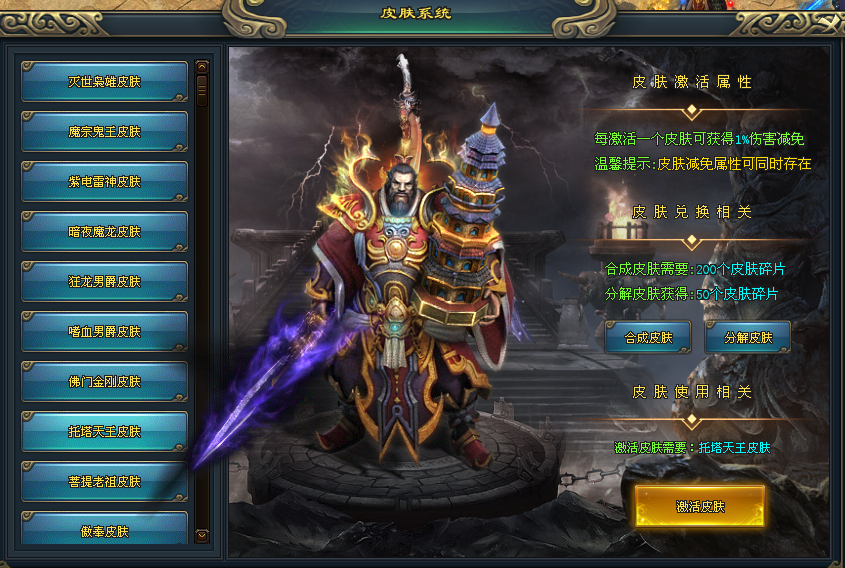Image resolution: width=845 pixels, height=568 pixels.
Task: Click the skin list scroll-up arrow
Action: [x=202, y=66]
